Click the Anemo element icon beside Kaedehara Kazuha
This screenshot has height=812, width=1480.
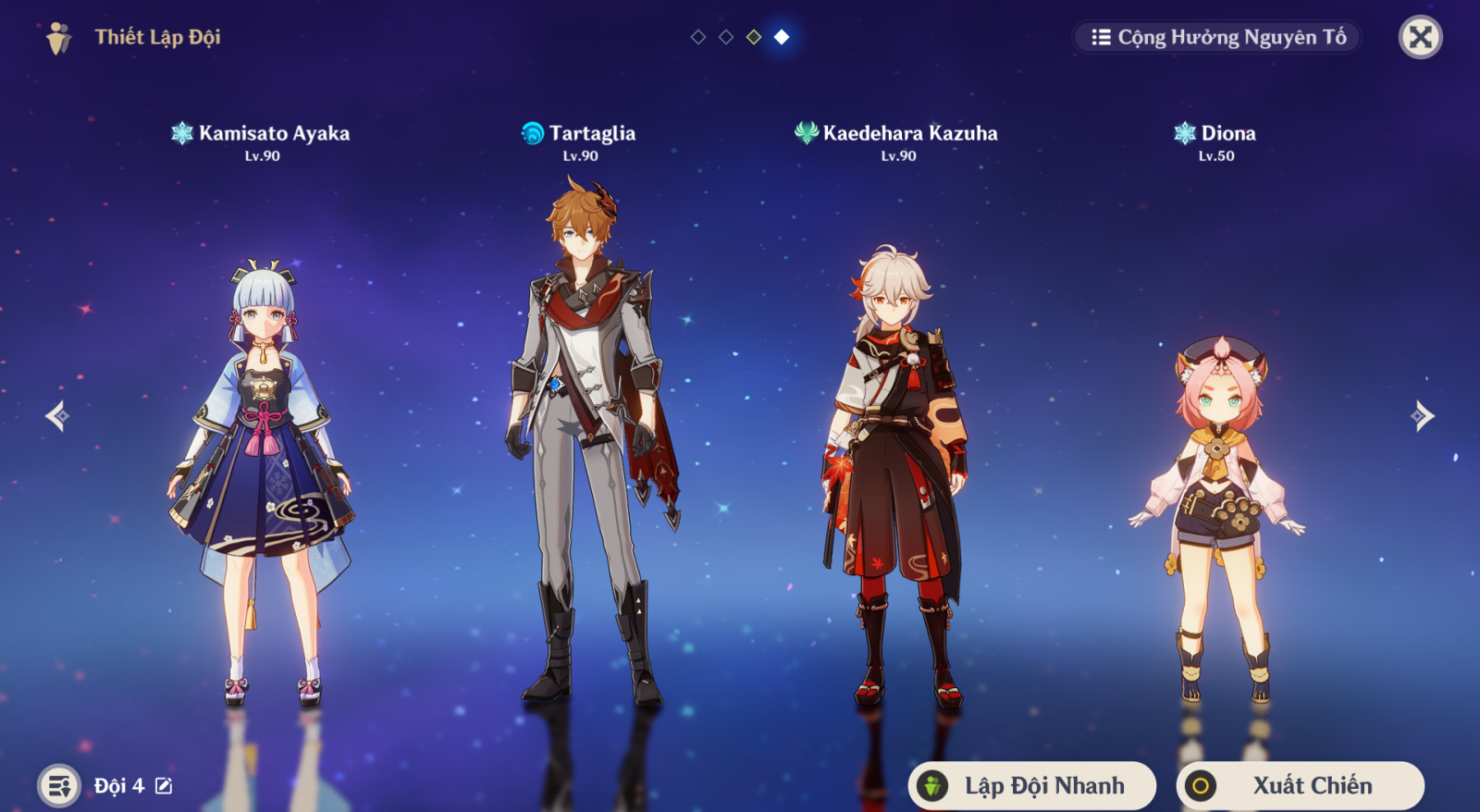(x=806, y=132)
